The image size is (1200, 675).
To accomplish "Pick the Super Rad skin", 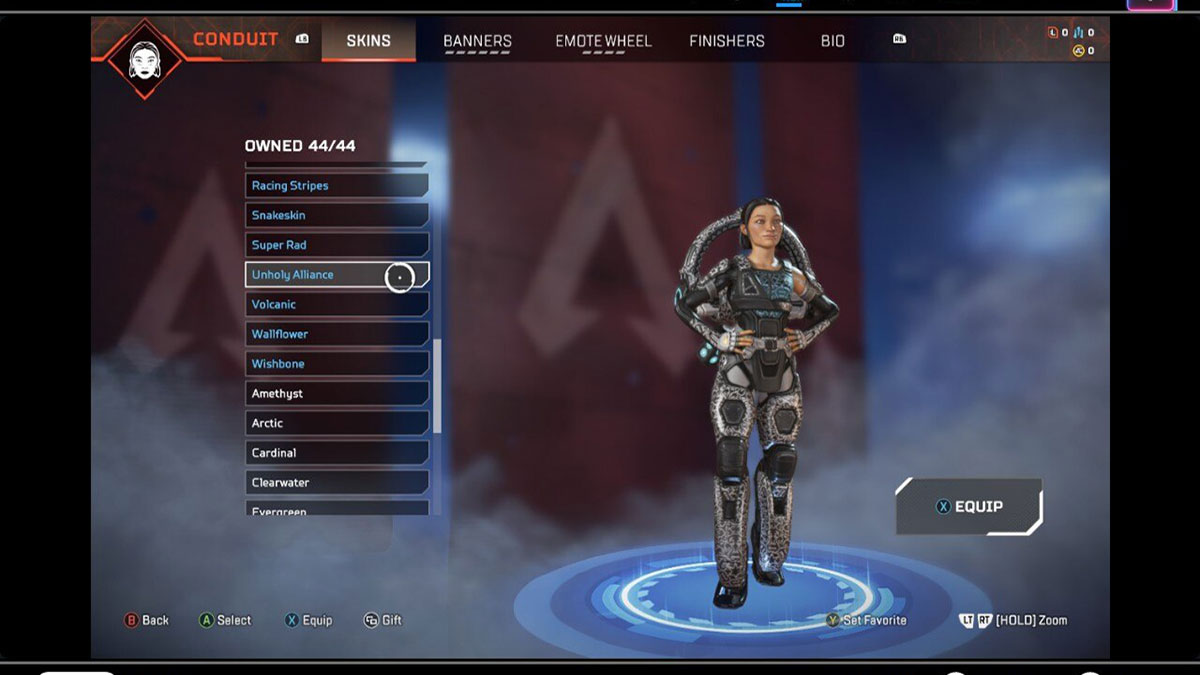I will pos(336,245).
